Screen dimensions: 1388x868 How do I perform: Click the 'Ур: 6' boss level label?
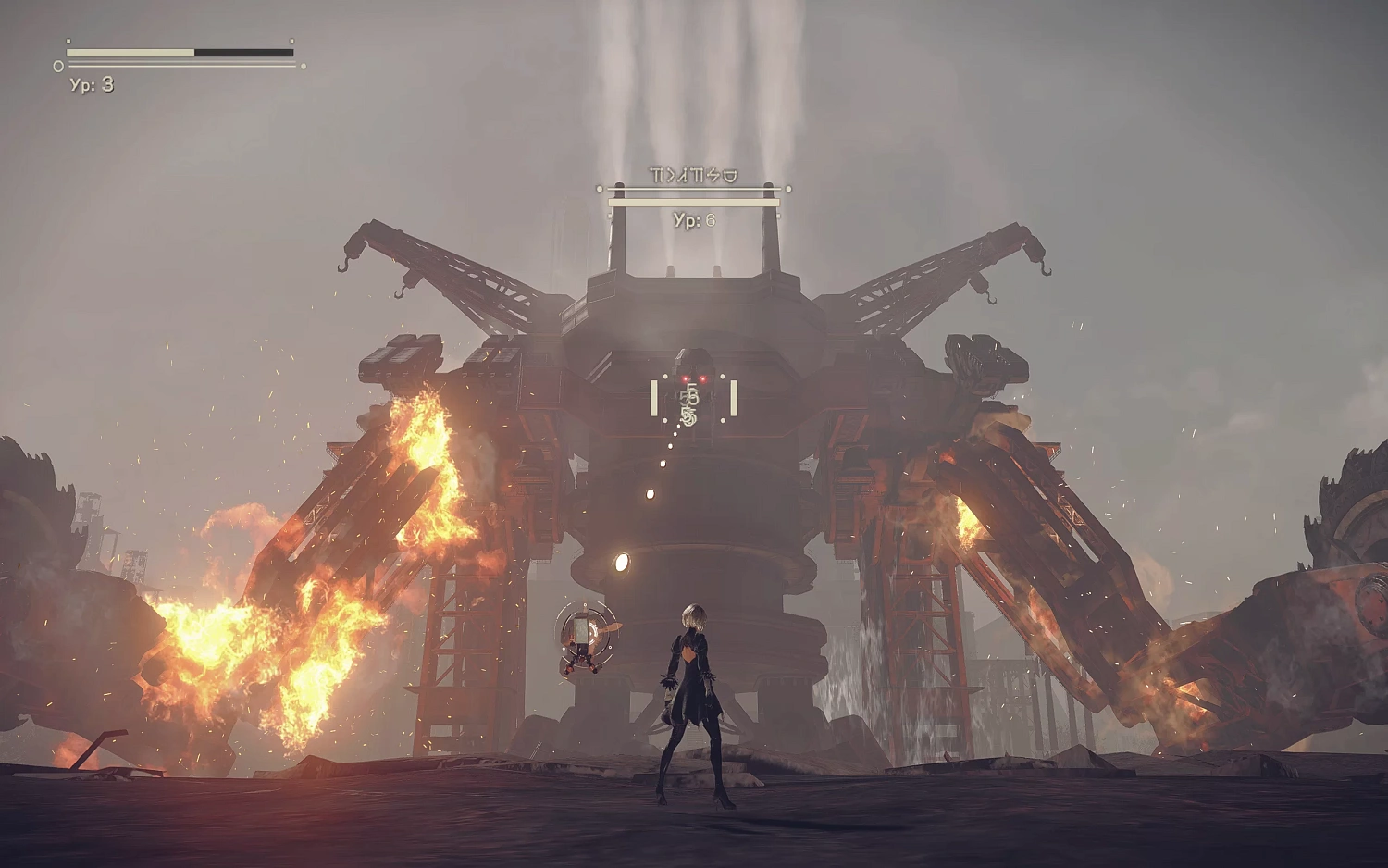coord(694,218)
